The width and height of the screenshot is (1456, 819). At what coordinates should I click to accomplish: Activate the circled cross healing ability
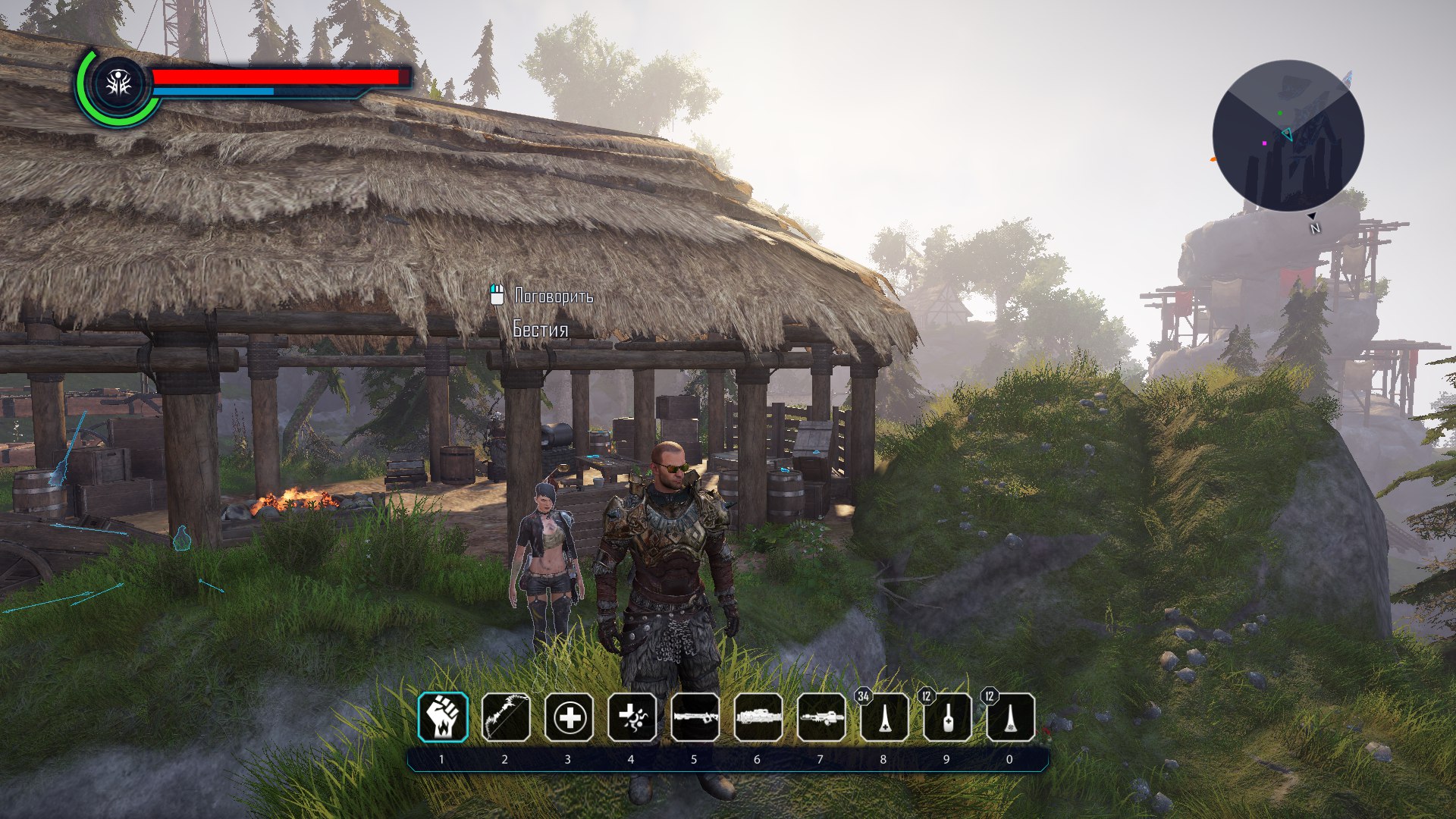[569, 717]
